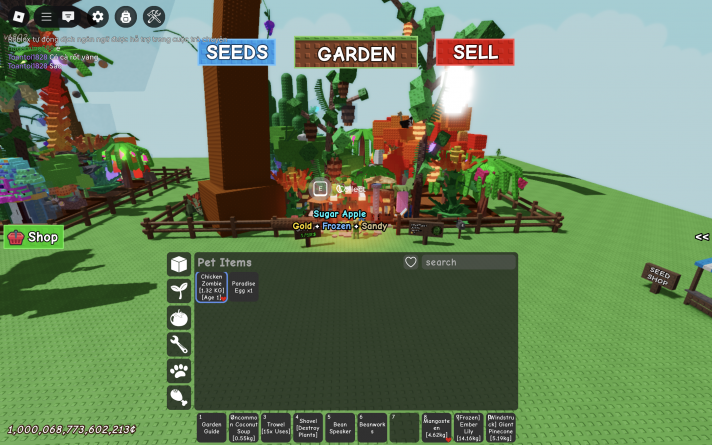
Task: Switch to the drumstick food category tab
Action: point(179,398)
